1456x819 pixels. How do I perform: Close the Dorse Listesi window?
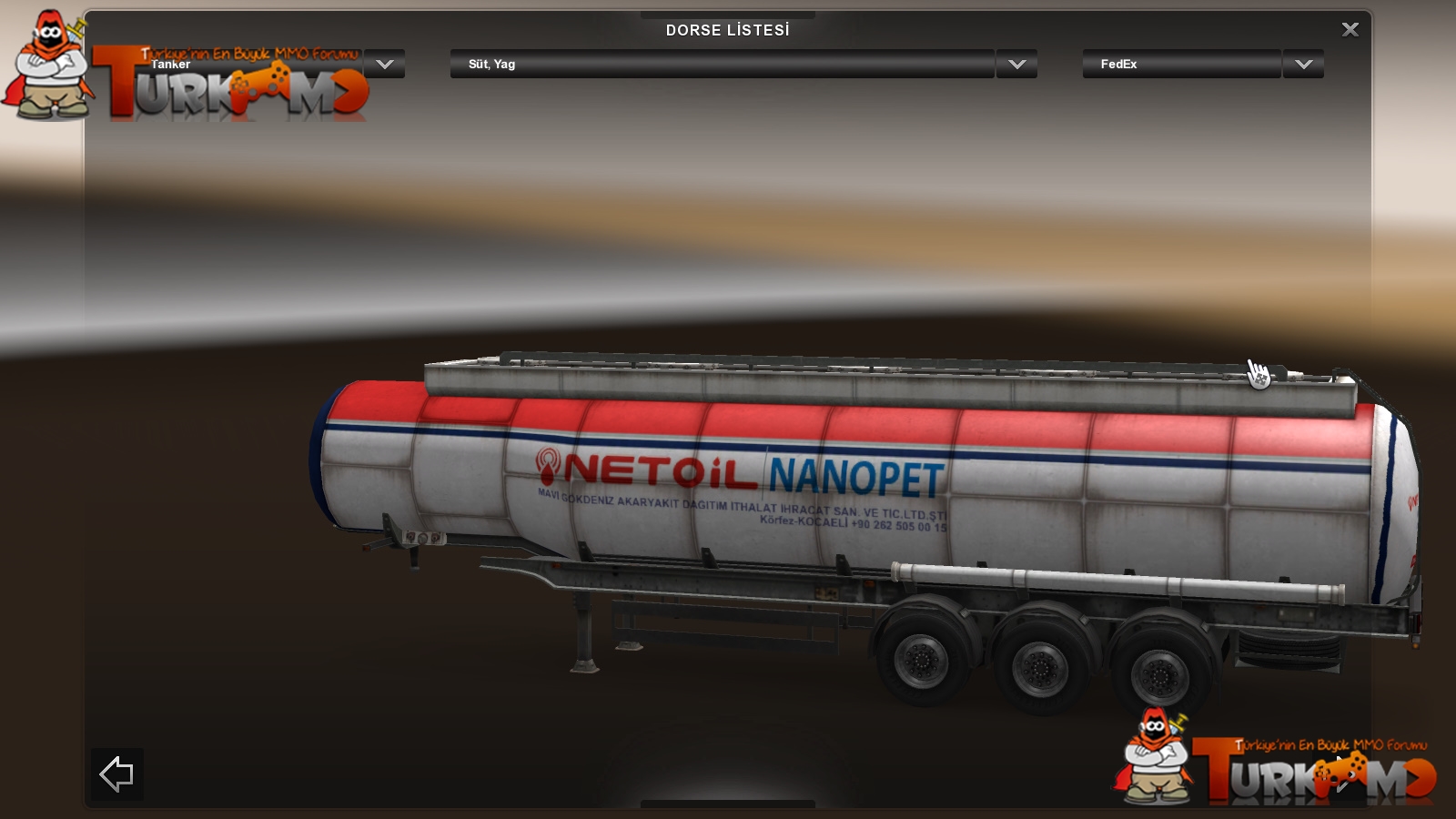tap(1350, 30)
